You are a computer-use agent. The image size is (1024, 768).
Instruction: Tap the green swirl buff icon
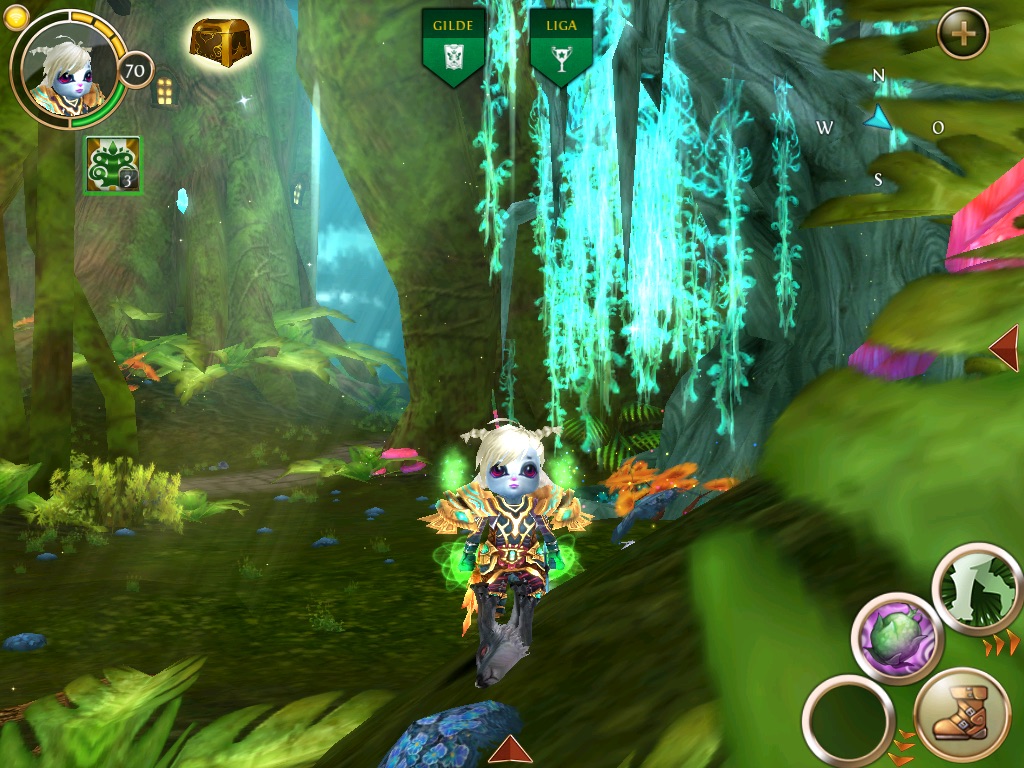click(113, 165)
